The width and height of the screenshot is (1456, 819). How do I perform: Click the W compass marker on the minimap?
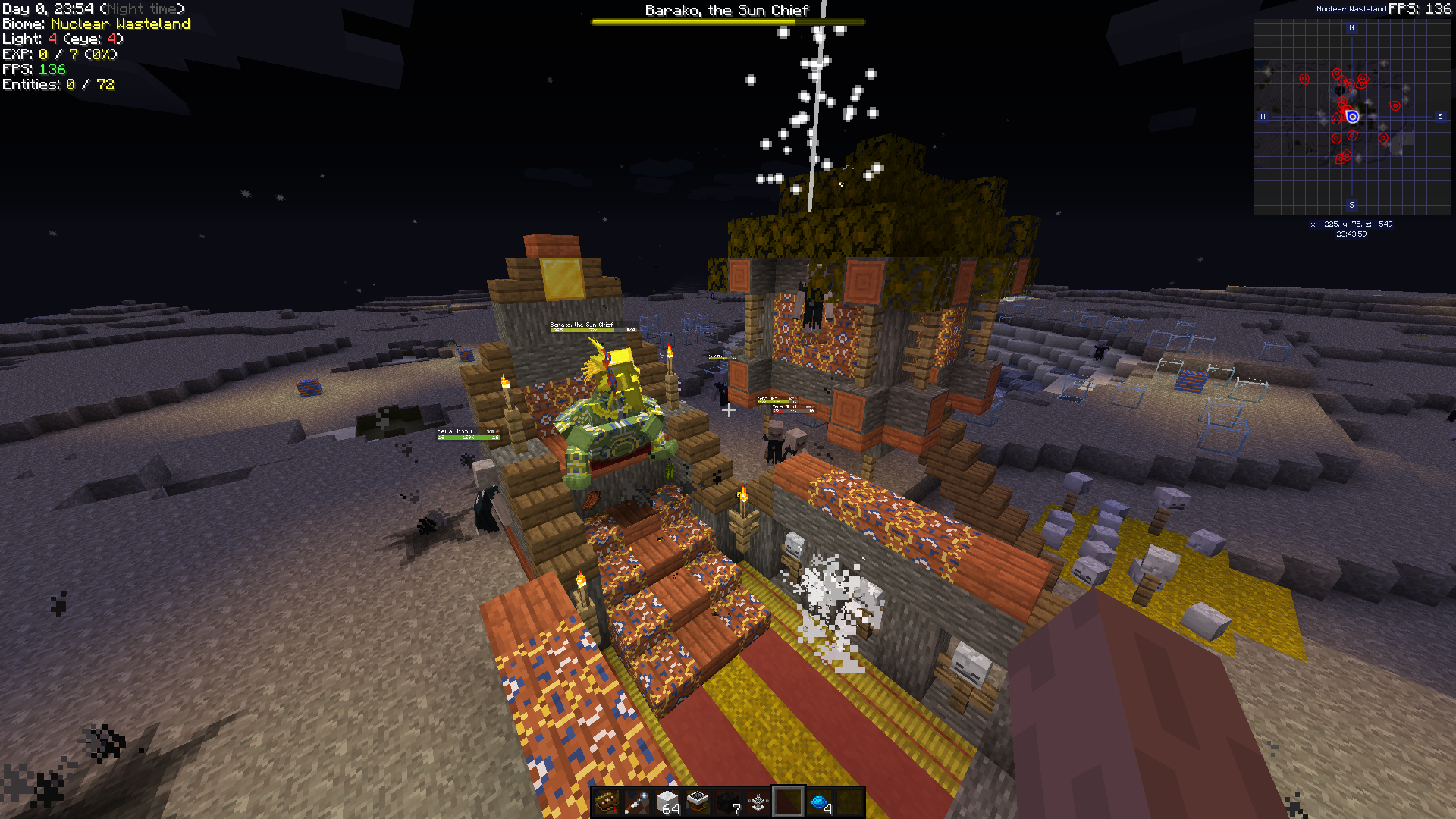[x=1263, y=115]
